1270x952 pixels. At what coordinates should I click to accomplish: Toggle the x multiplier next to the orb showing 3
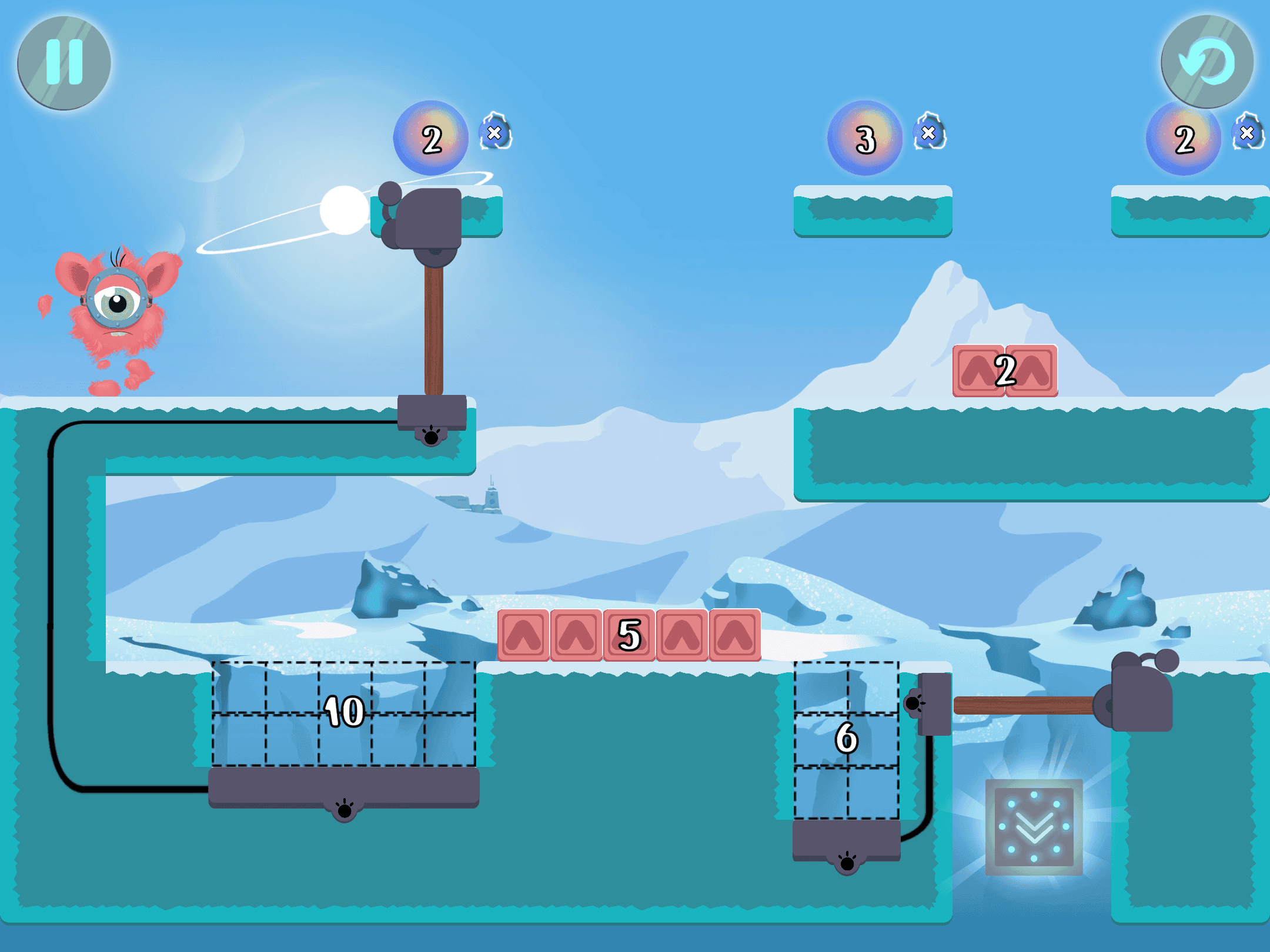[x=929, y=134]
